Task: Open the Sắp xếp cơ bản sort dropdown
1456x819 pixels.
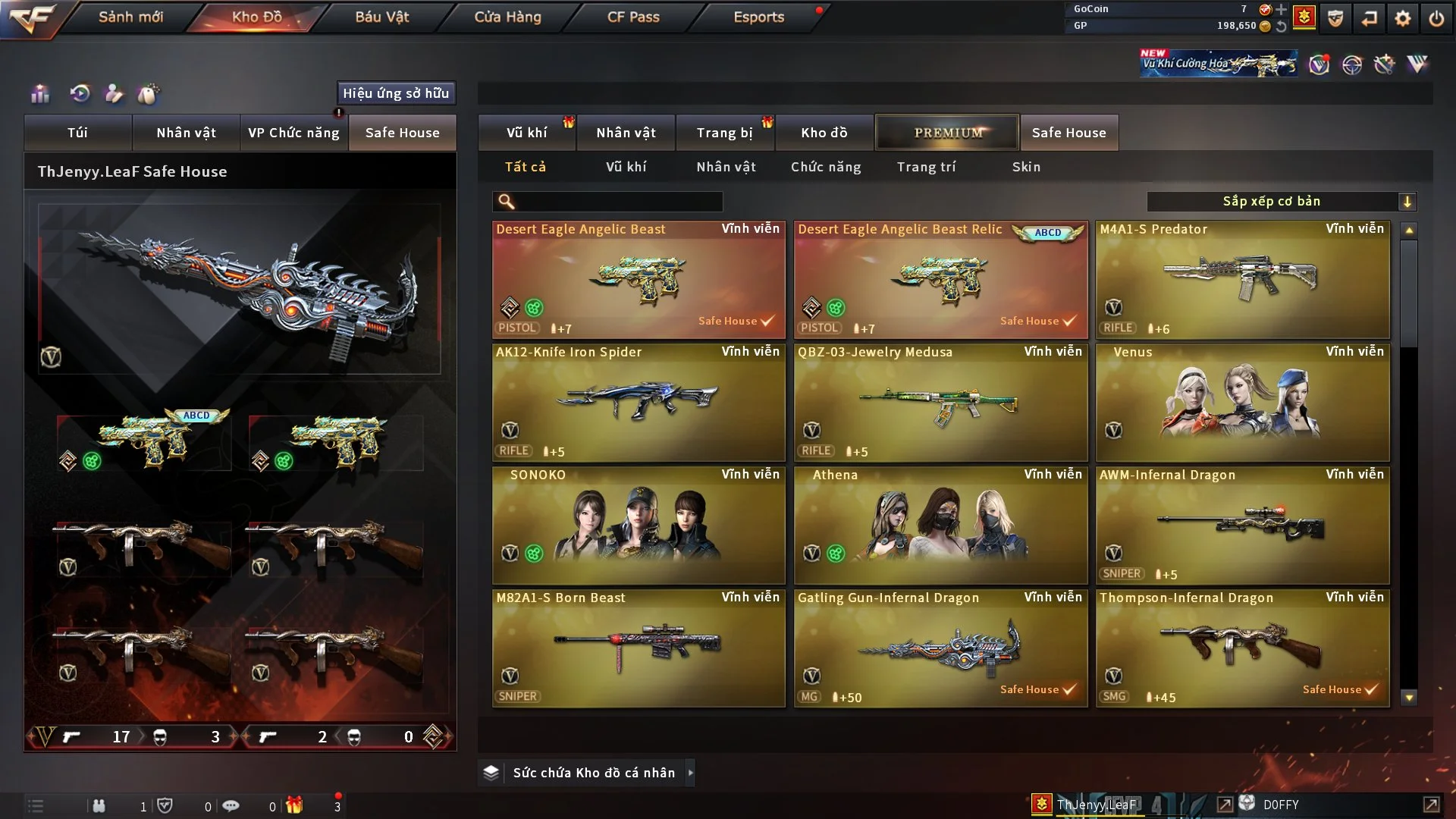Action: (x=1281, y=201)
